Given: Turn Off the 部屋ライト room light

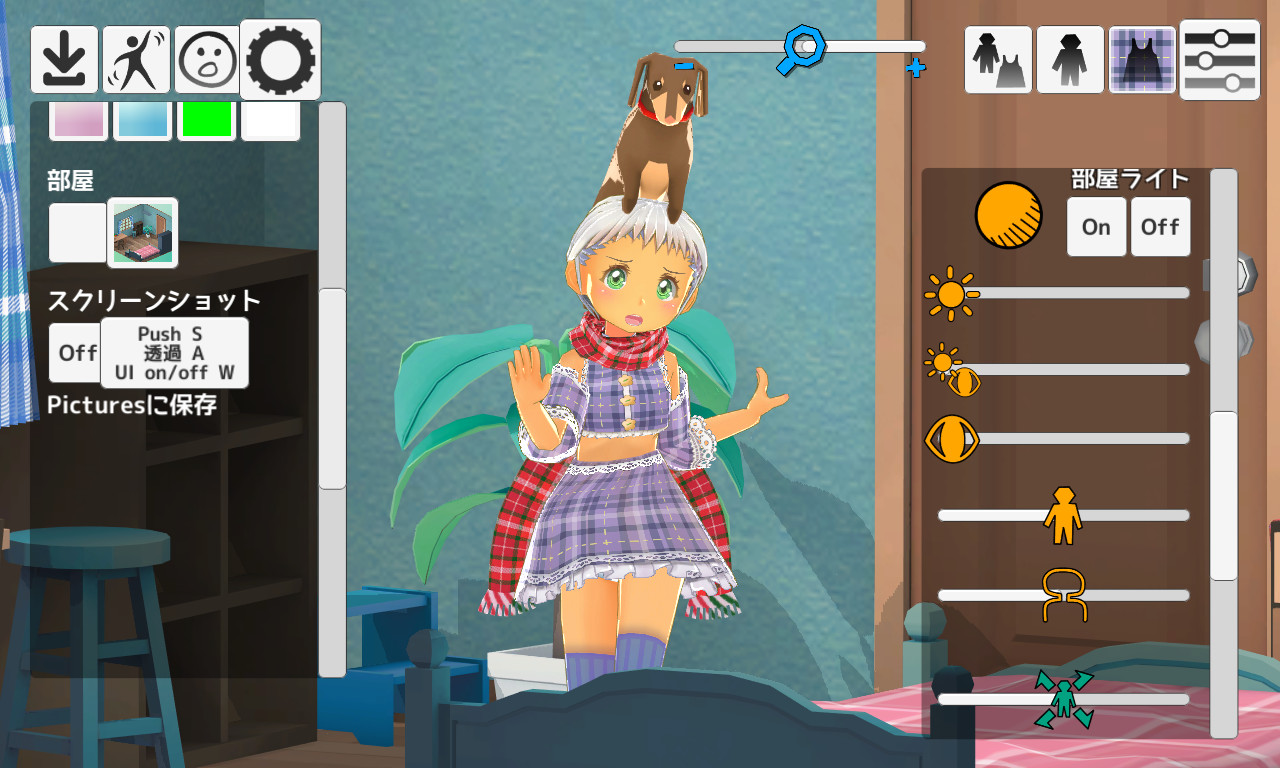Looking at the screenshot, I should point(1160,226).
